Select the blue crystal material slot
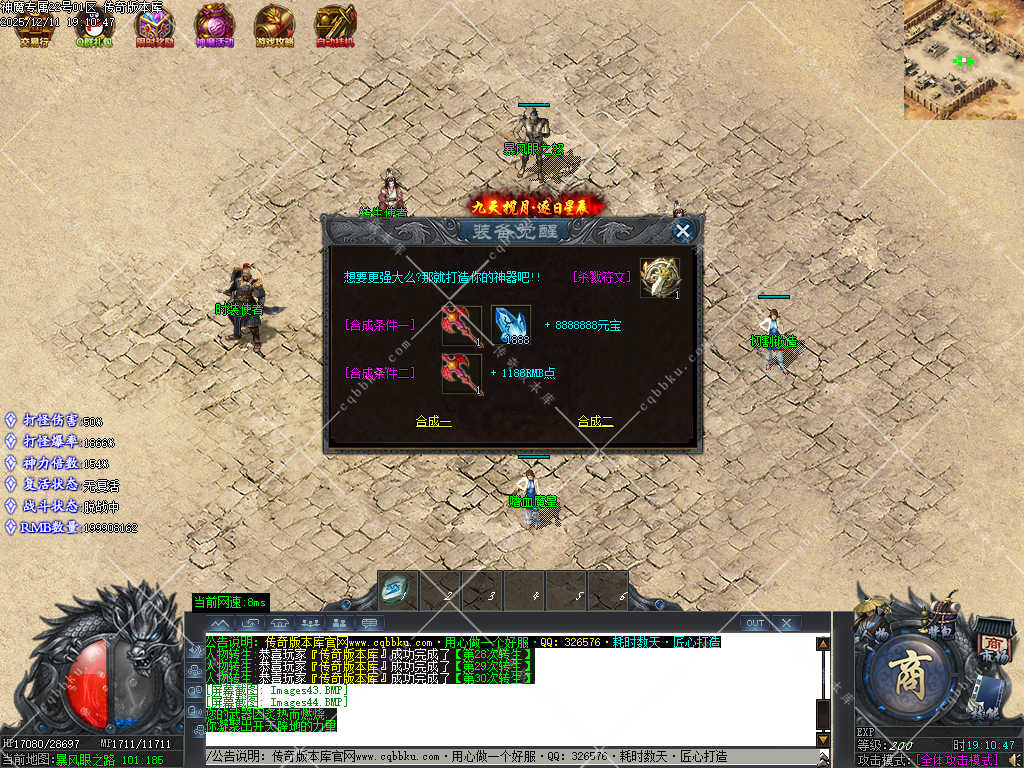The width and height of the screenshot is (1024, 768). click(511, 325)
